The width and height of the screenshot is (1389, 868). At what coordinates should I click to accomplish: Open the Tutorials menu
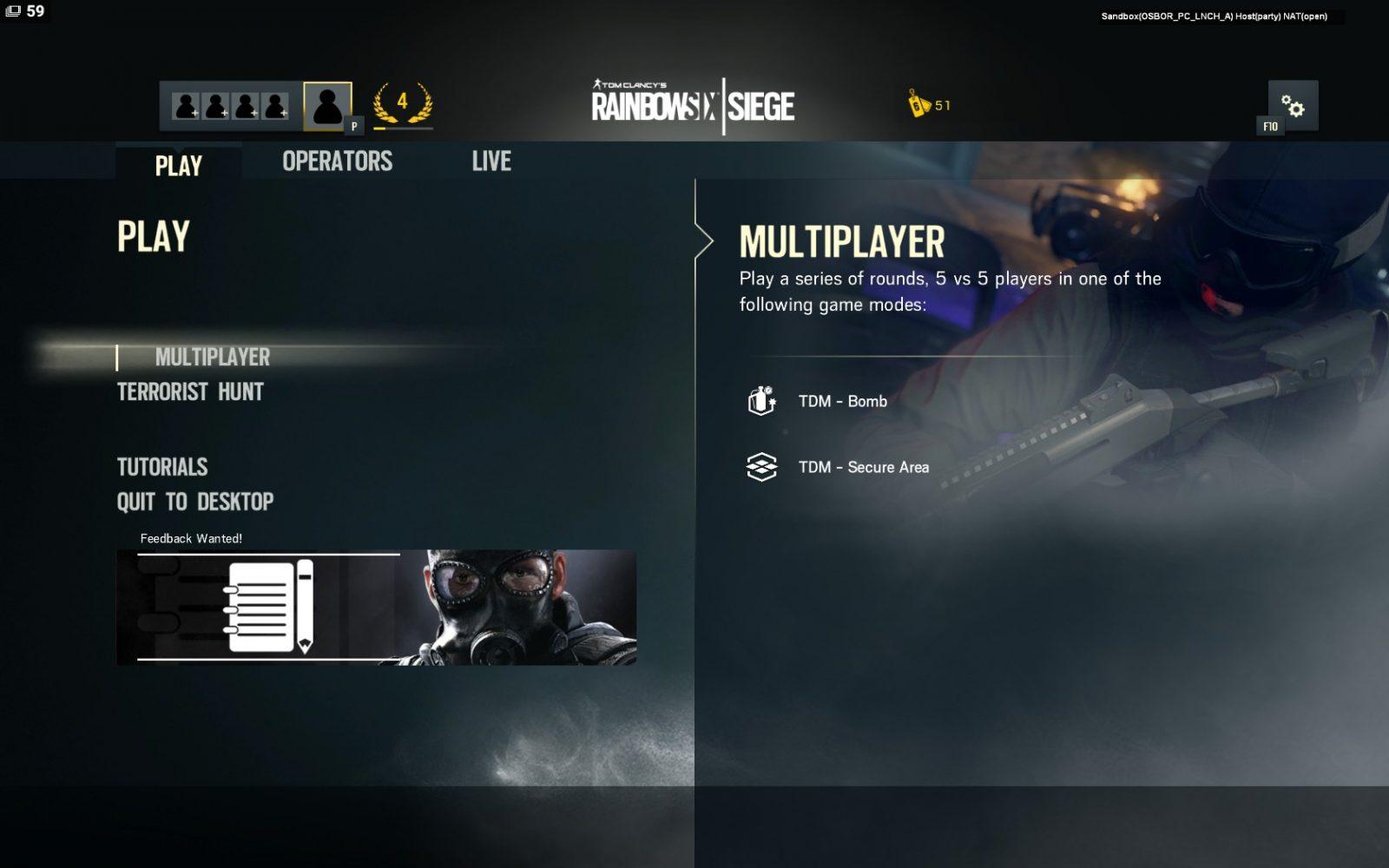[162, 467]
